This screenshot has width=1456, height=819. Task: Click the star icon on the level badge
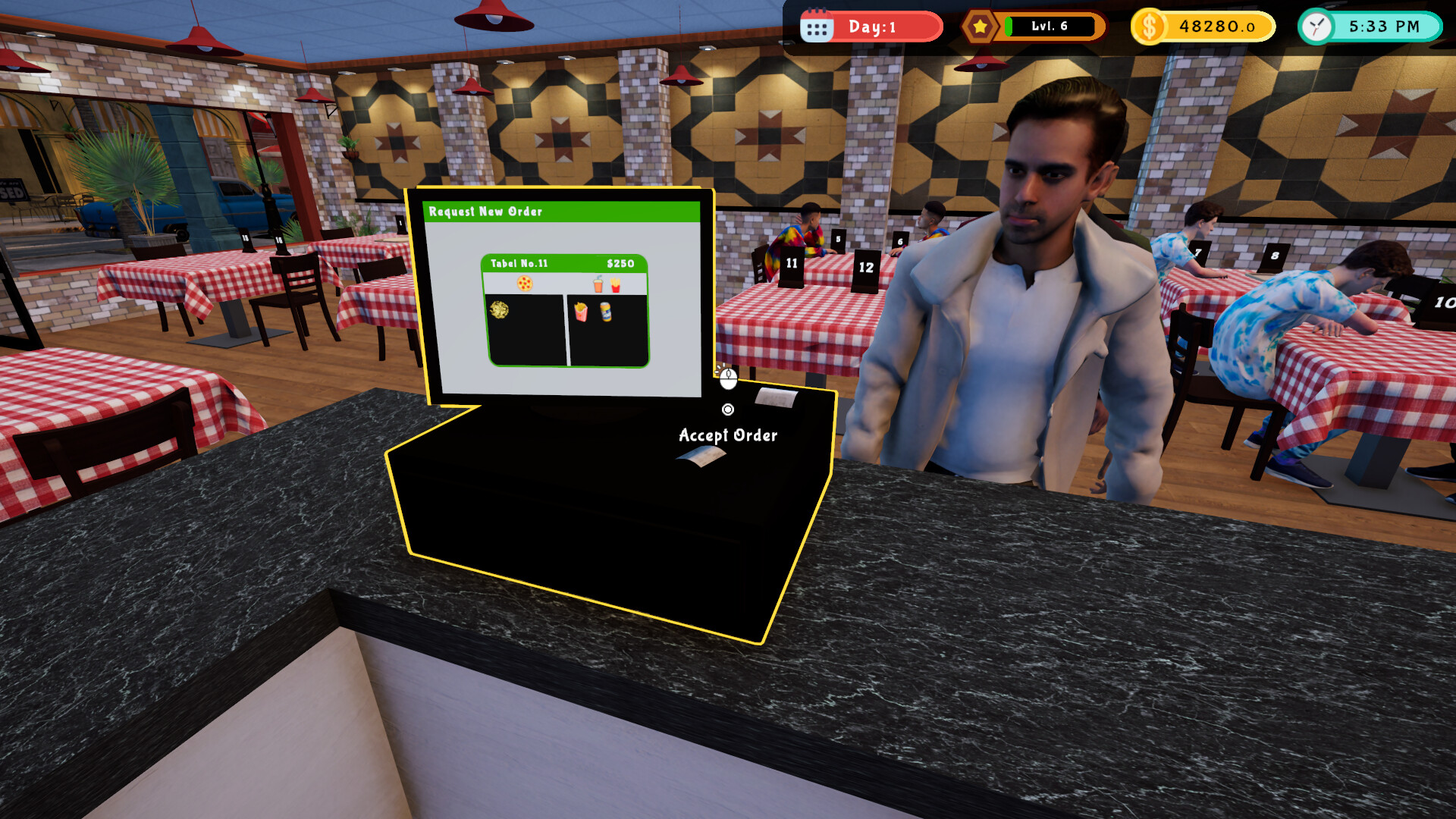click(x=979, y=27)
